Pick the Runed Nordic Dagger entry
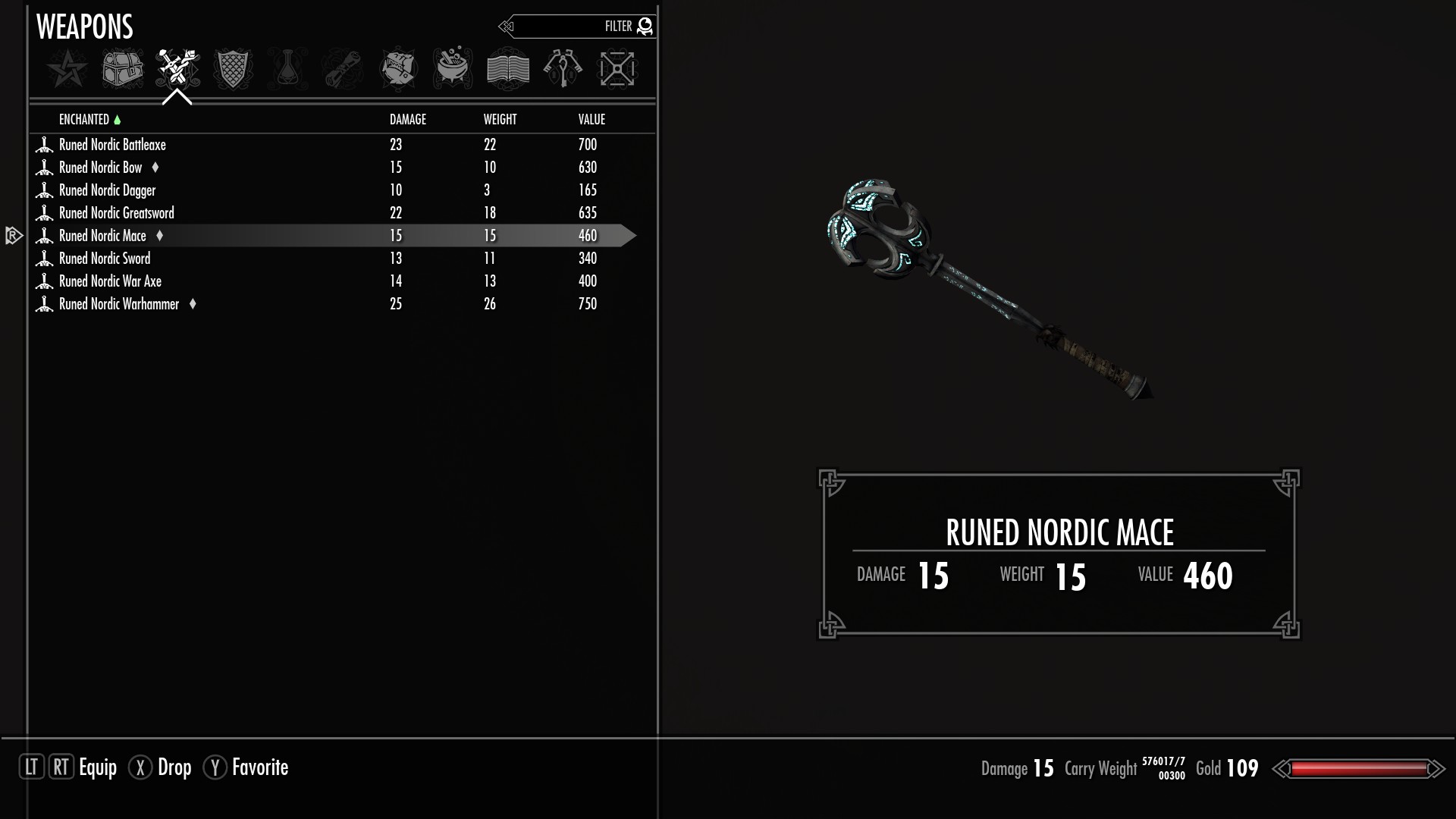 click(107, 190)
